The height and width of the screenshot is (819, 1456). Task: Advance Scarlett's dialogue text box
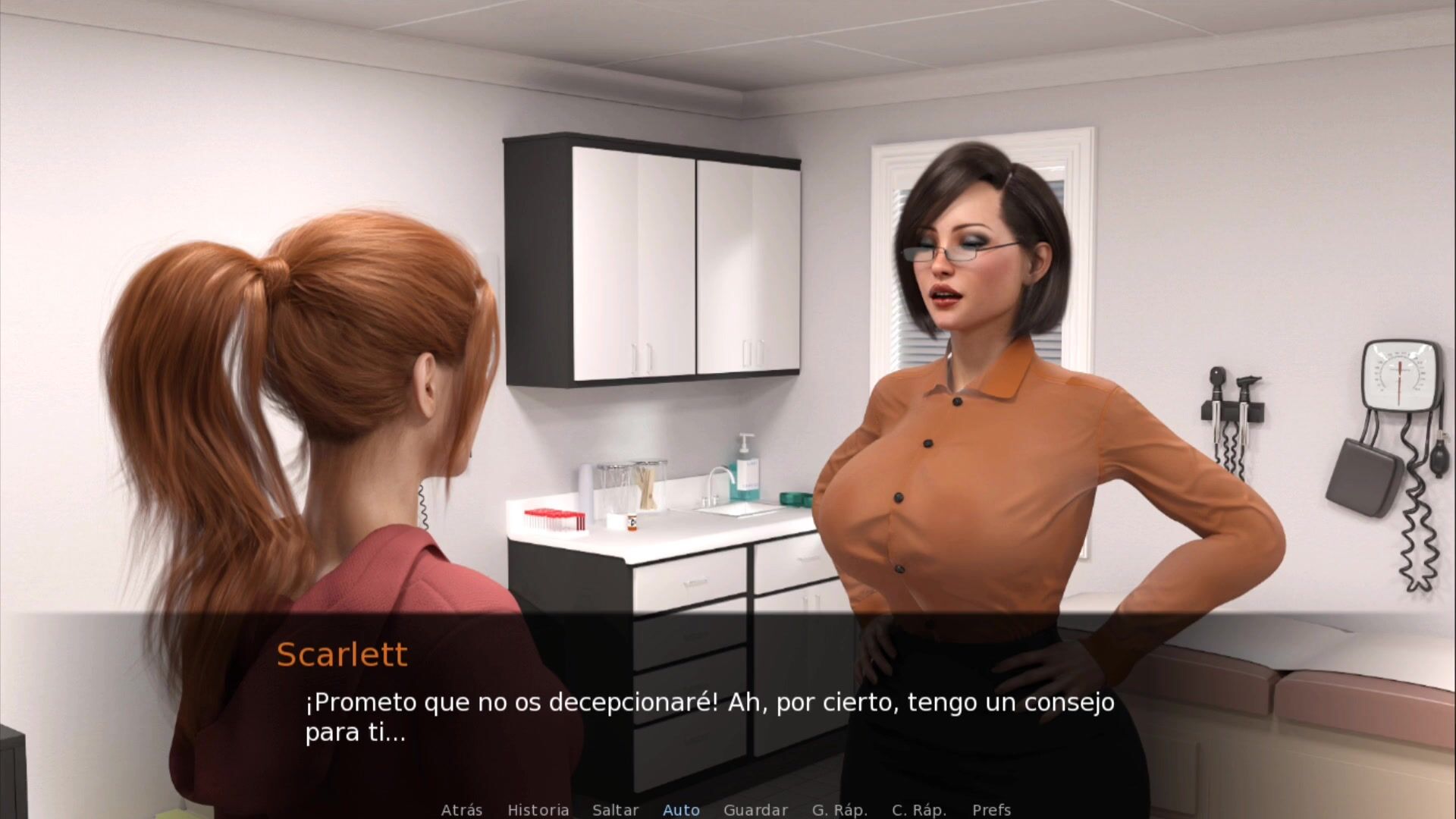point(709,717)
